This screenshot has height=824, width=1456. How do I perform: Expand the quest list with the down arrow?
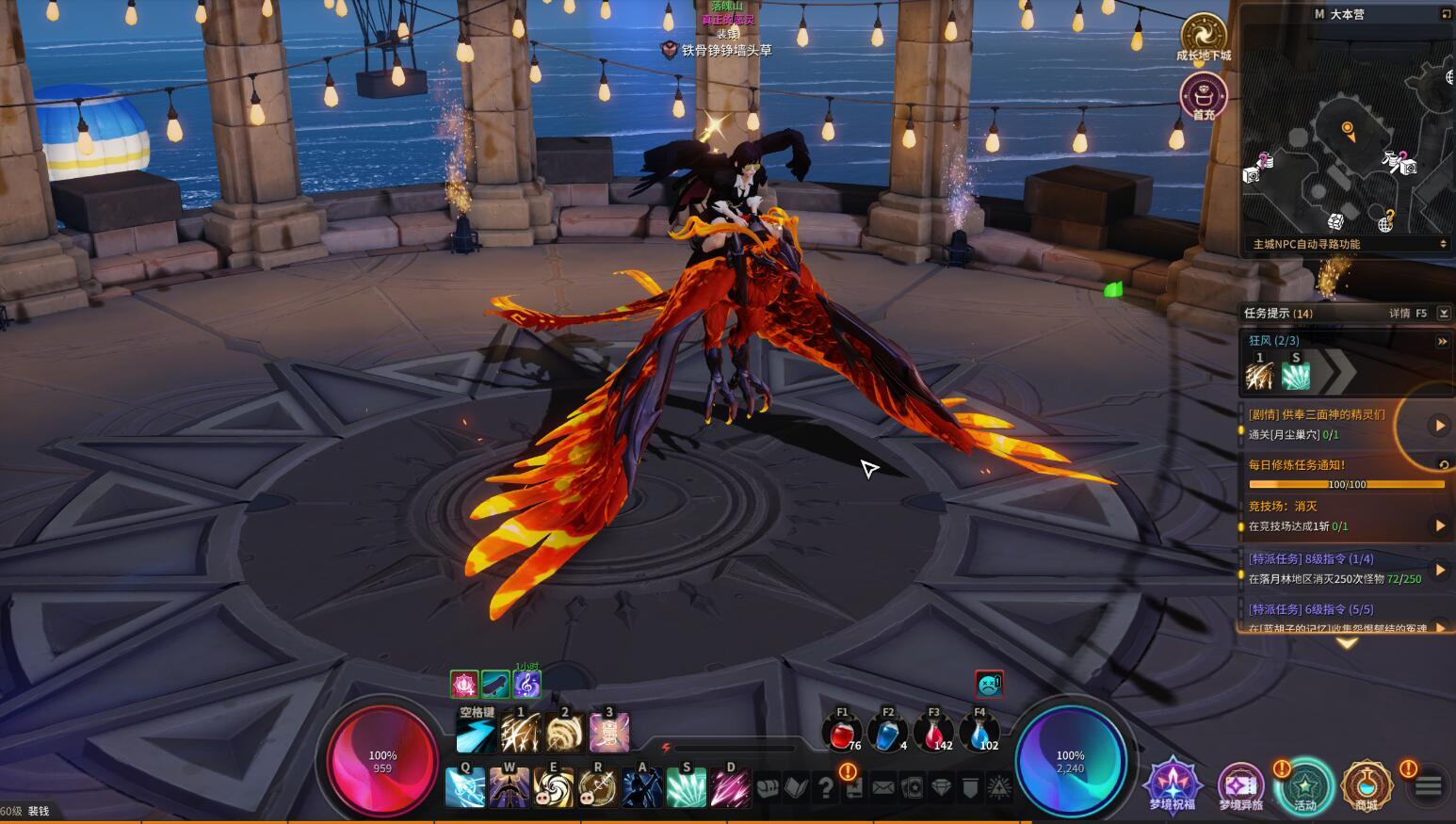[x=1347, y=644]
